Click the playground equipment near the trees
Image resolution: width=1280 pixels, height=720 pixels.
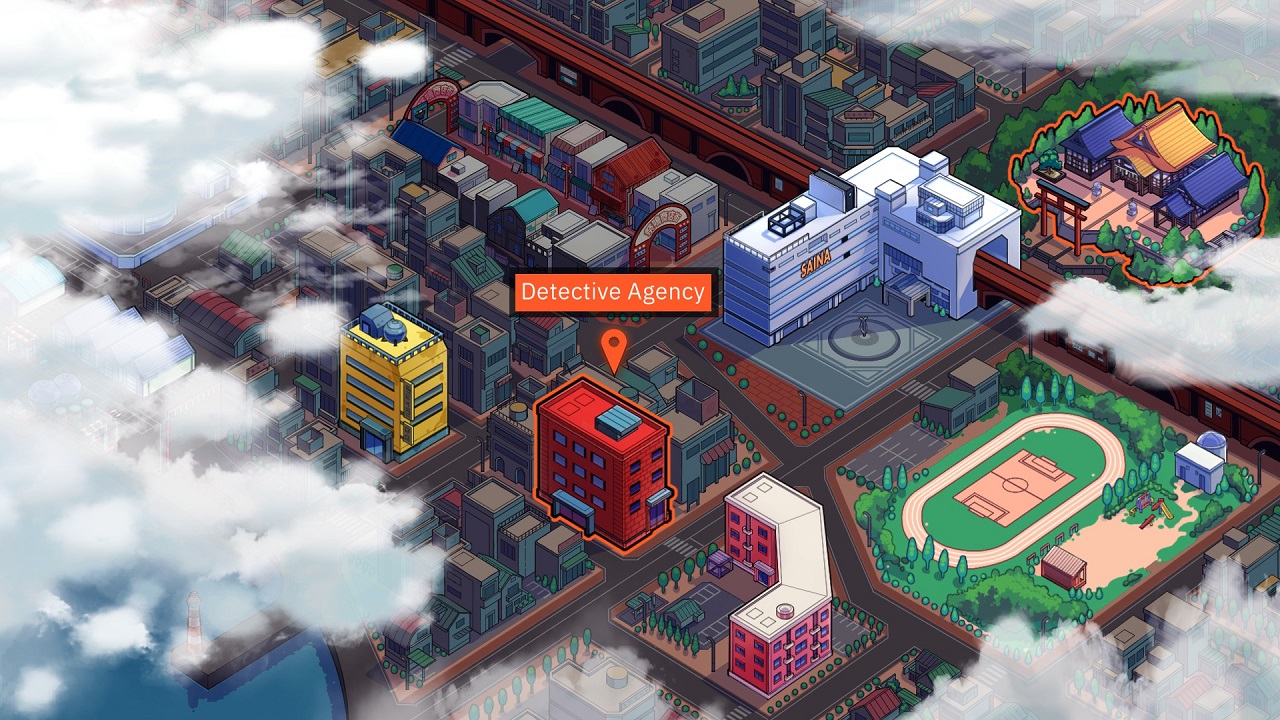(1150, 508)
